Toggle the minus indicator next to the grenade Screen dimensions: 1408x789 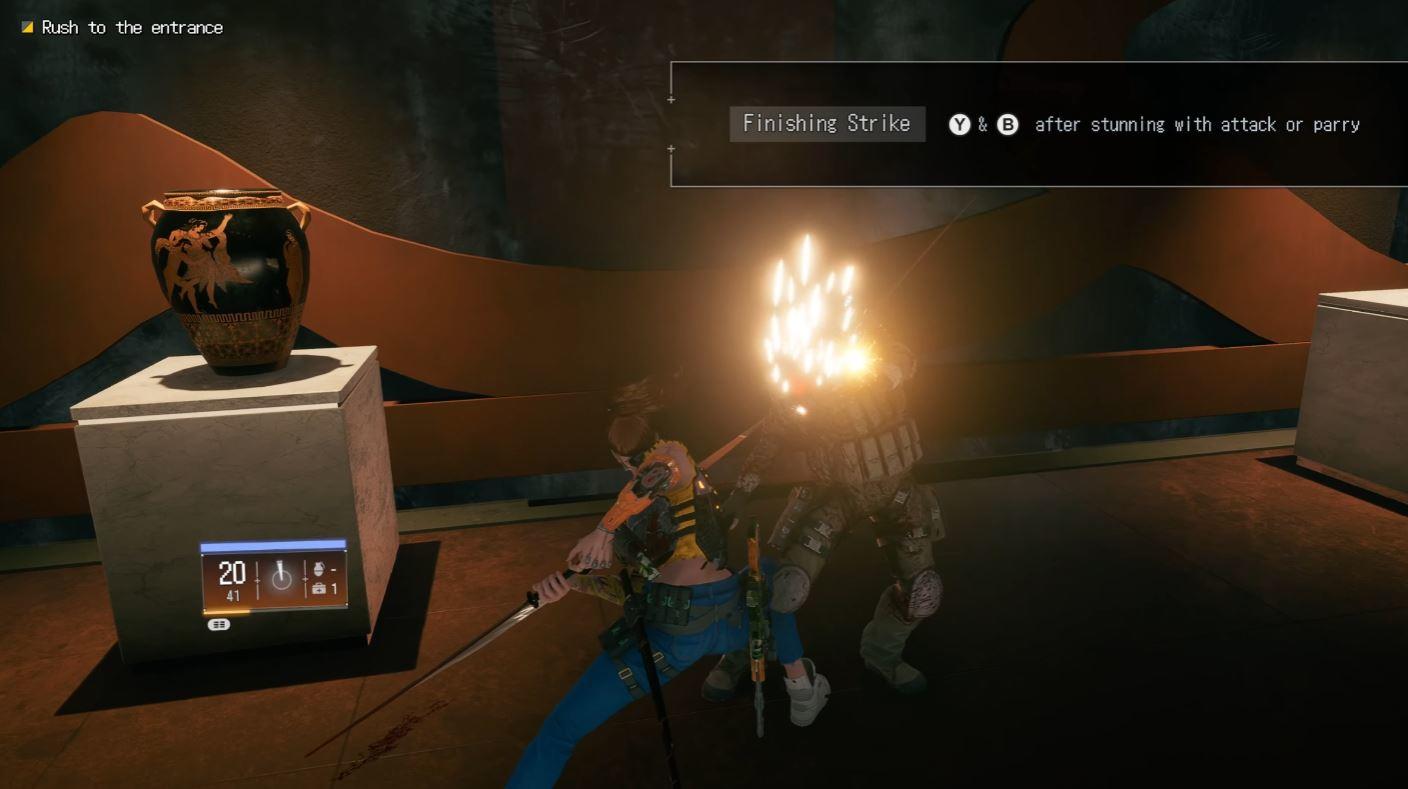(335, 570)
